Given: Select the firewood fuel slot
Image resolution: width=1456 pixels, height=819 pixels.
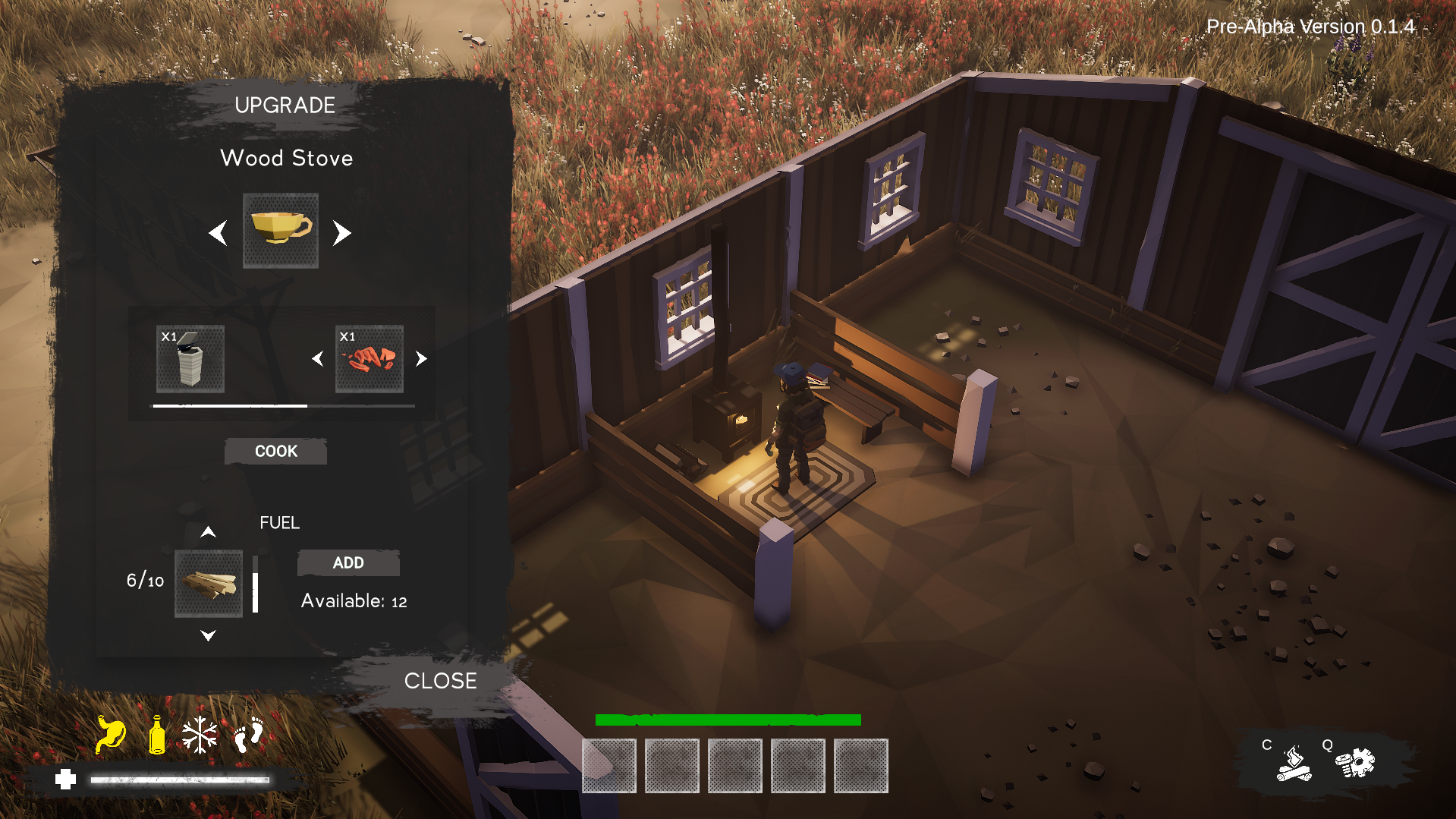Looking at the screenshot, I should (x=209, y=583).
